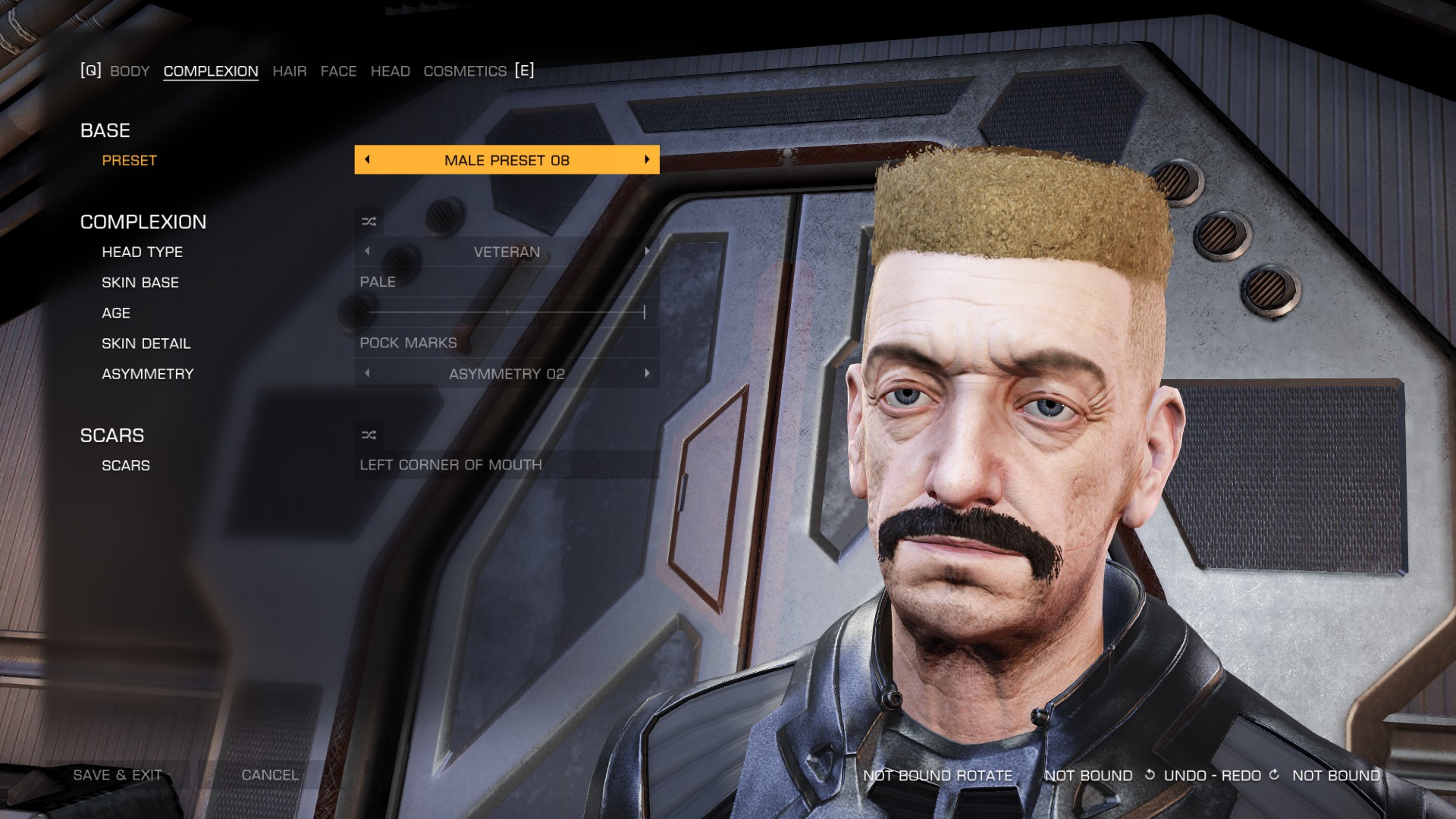Cancel the character changes
The image size is (1456, 819).
pyautogui.click(x=270, y=775)
